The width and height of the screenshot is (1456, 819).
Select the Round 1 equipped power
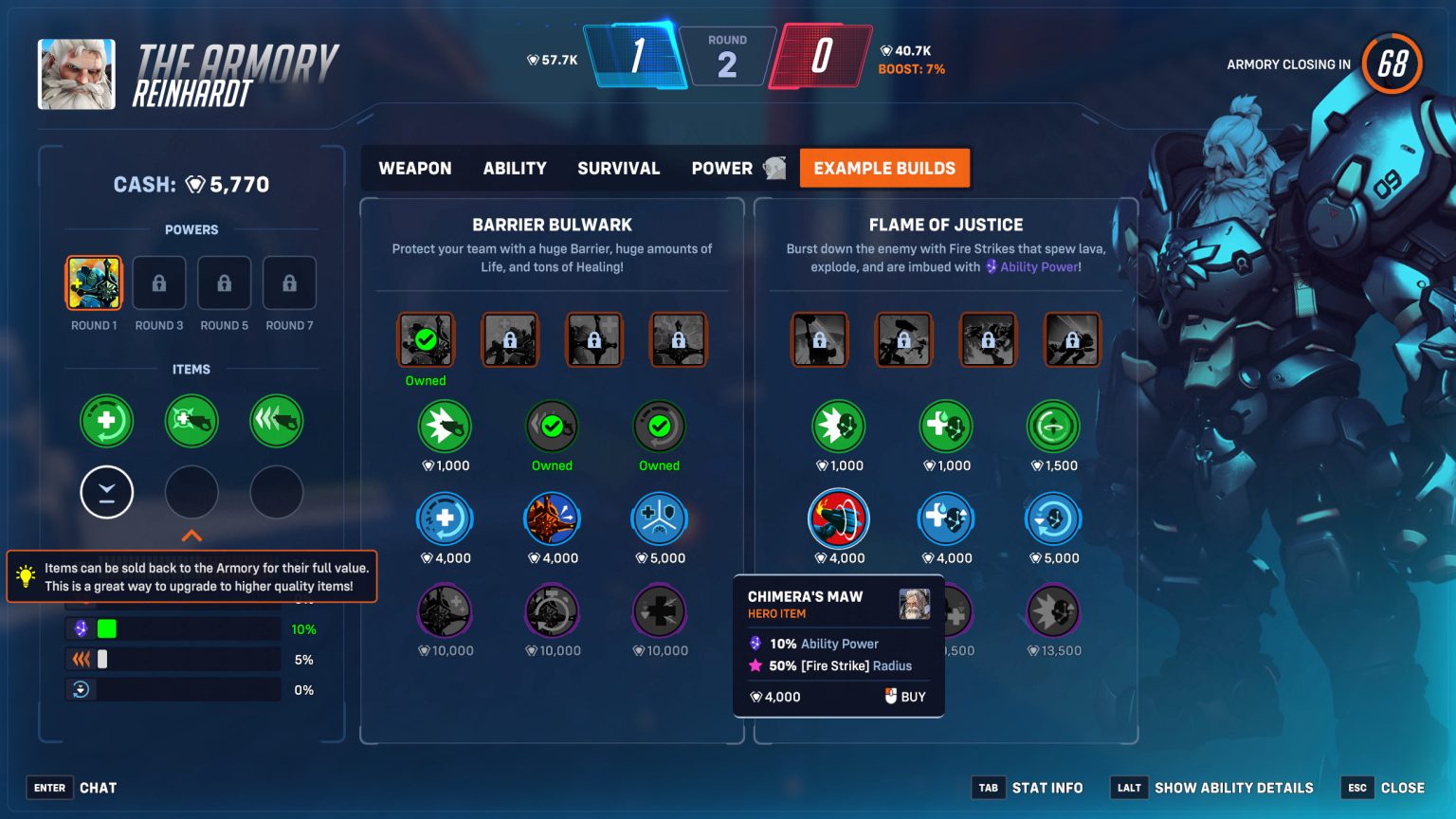click(94, 283)
